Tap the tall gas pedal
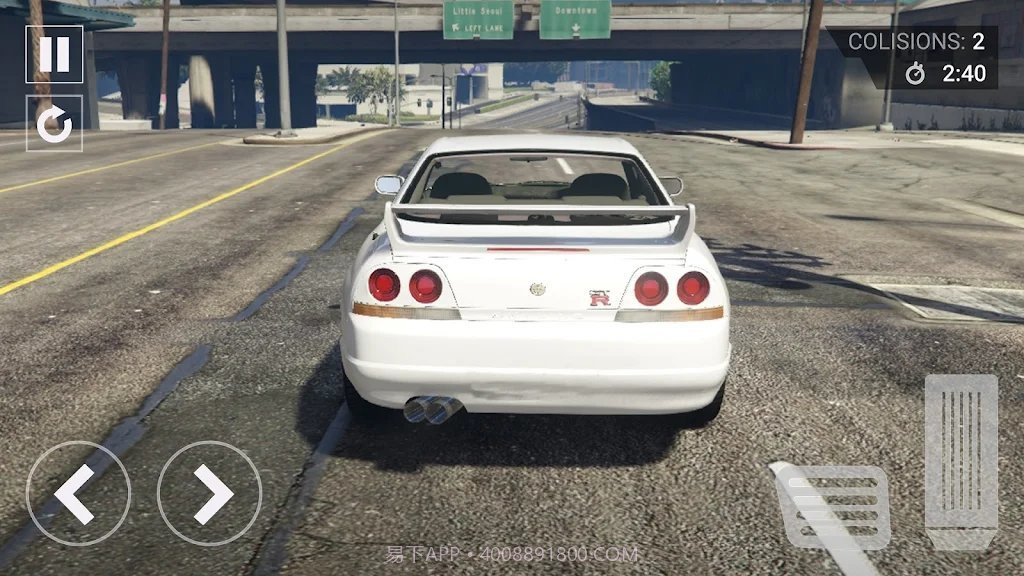This screenshot has height=576, width=1024. [x=960, y=460]
